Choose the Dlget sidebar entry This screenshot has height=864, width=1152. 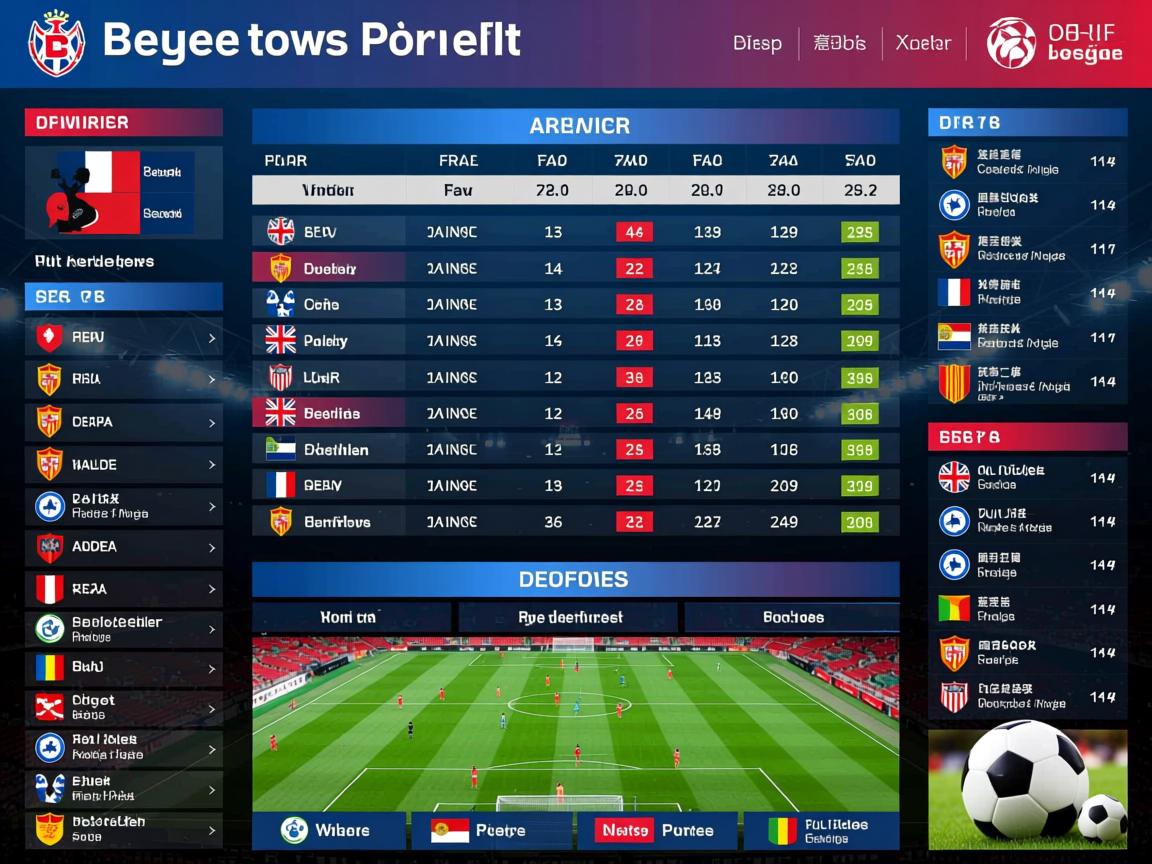pos(124,707)
